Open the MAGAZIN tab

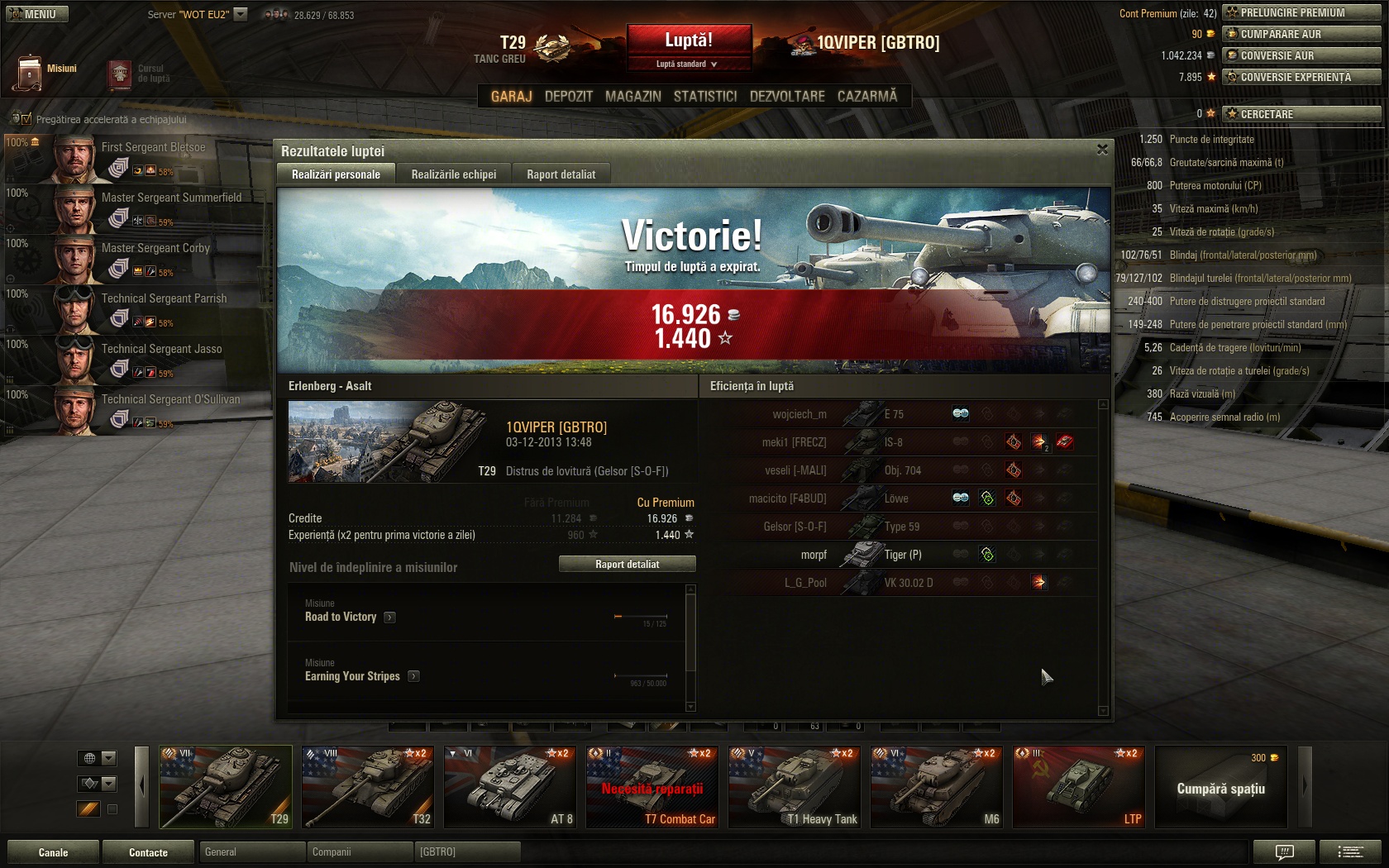pos(632,96)
